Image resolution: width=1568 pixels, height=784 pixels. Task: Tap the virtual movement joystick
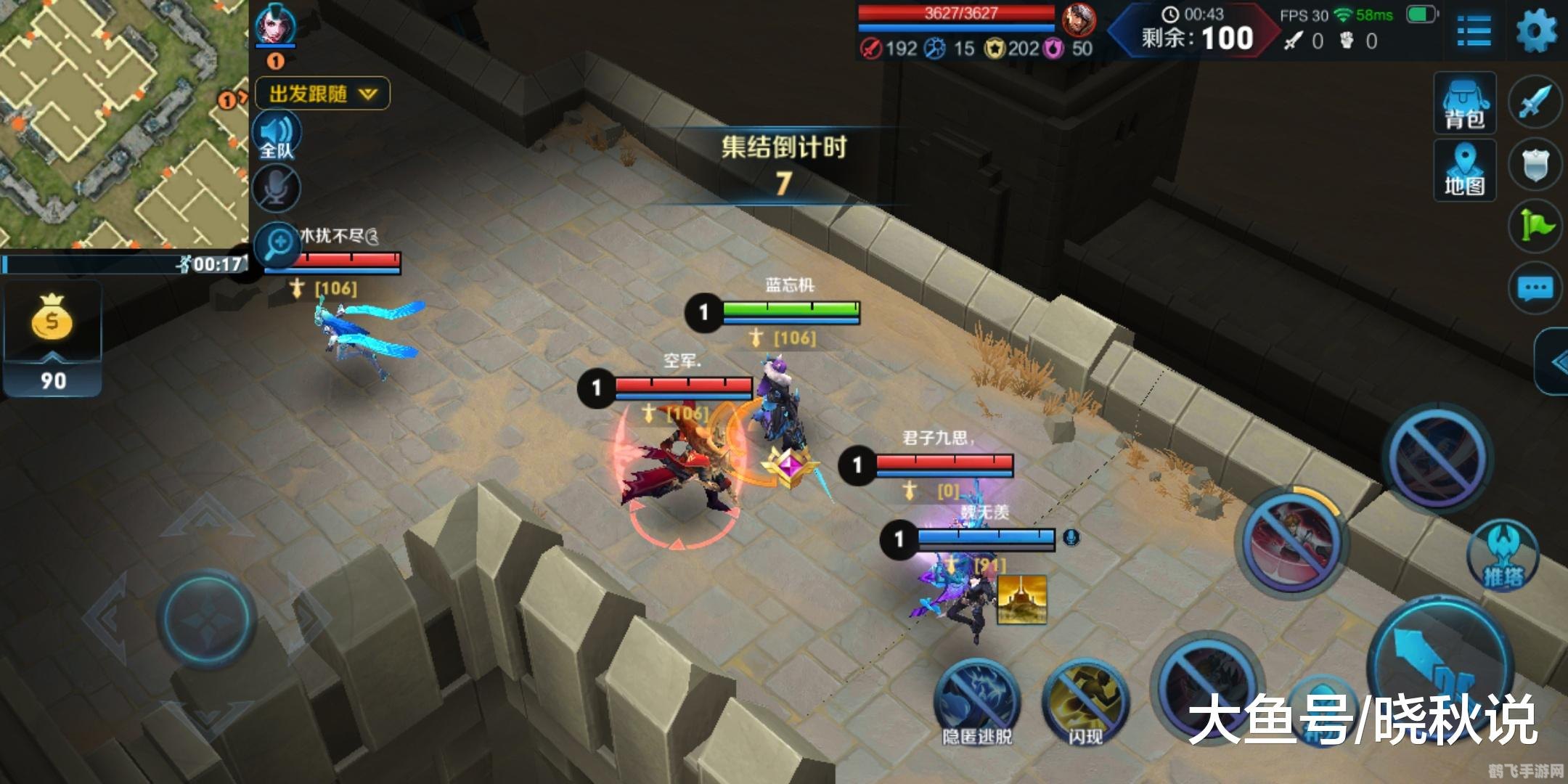click(x=206, y=618)
